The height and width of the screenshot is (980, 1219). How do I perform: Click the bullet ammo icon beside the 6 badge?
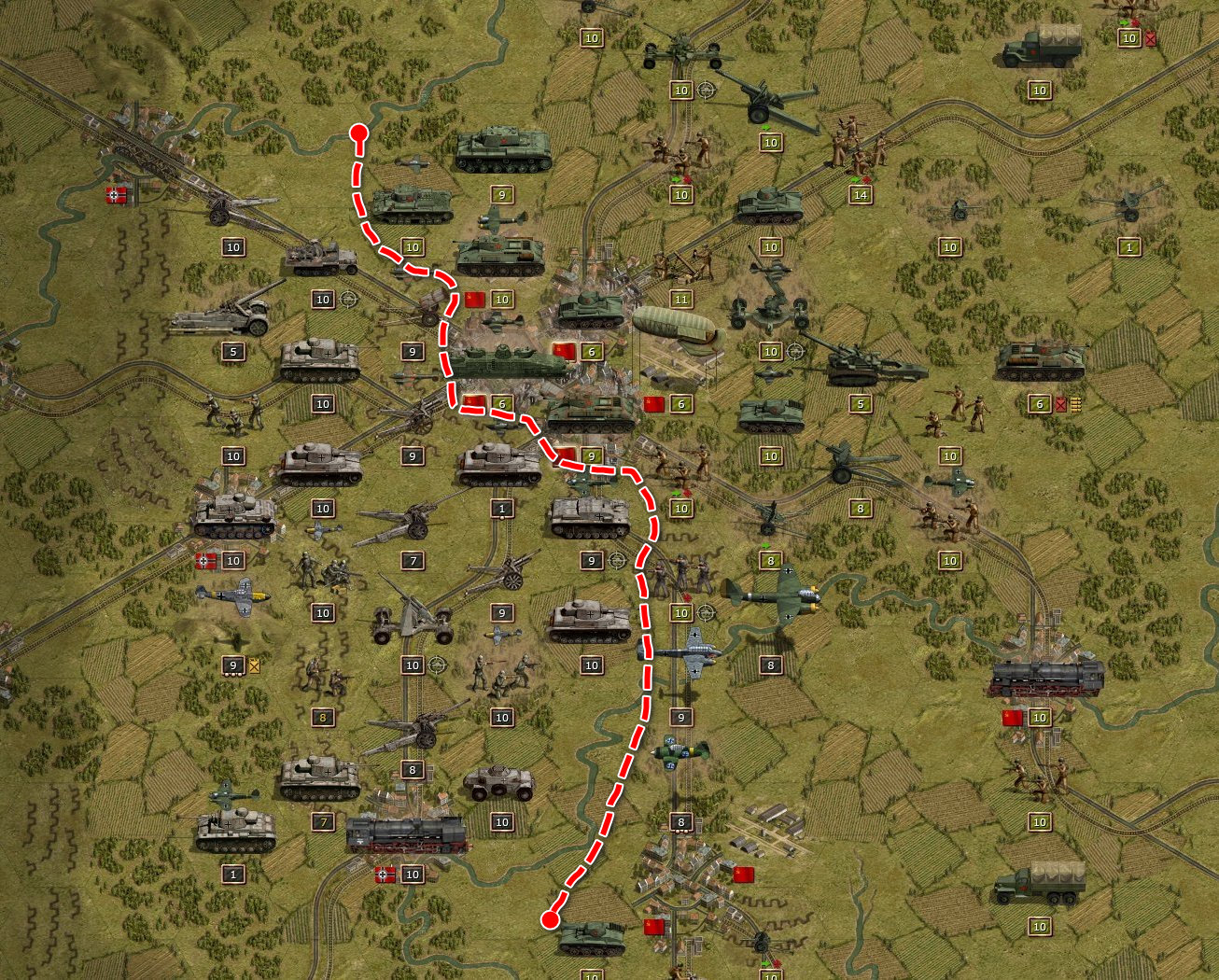click(x=1073, y=403)
